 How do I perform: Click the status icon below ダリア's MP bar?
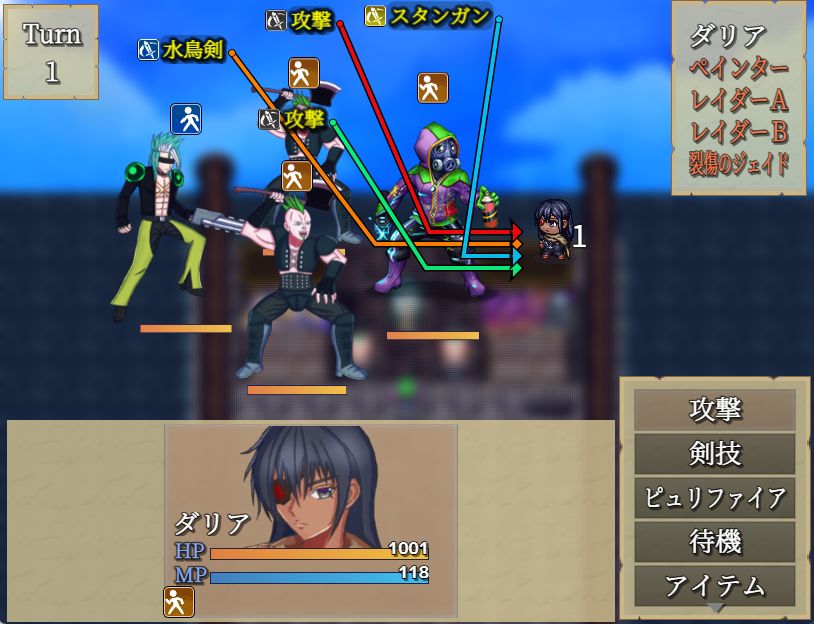pyautogui.click(x=179, y=601)
